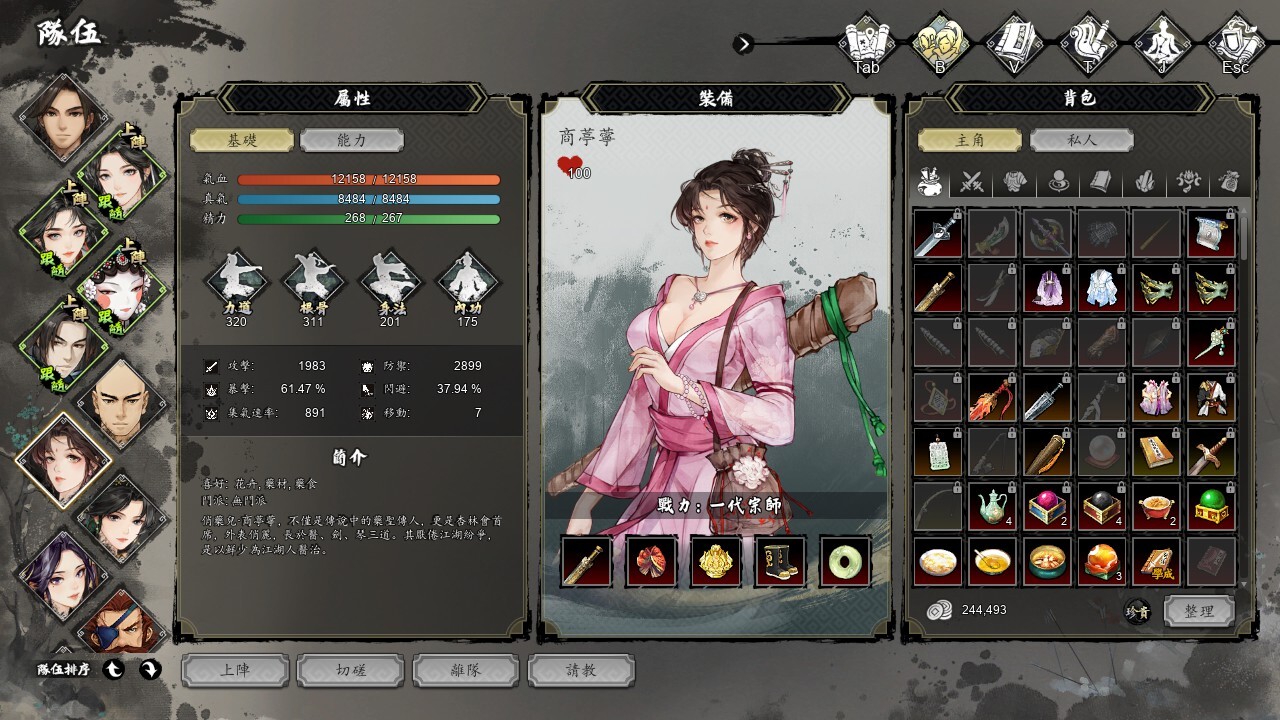This screenshot has height=720, width=1280.
Task: Click the equipped weapon slot
Action: [x=586, y=561]
